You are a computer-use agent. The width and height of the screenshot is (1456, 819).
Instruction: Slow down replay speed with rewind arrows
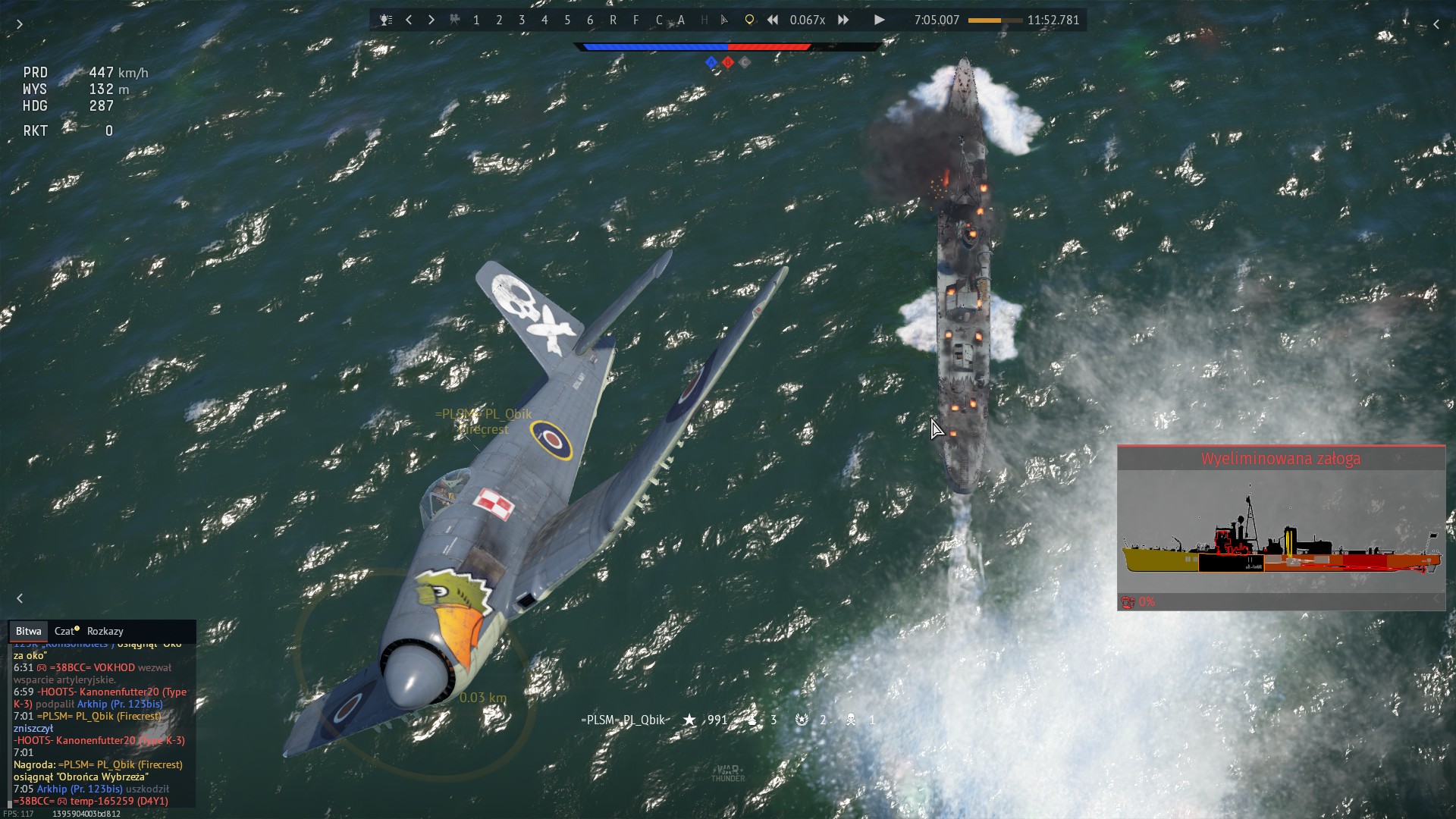[x=773, y=20]
